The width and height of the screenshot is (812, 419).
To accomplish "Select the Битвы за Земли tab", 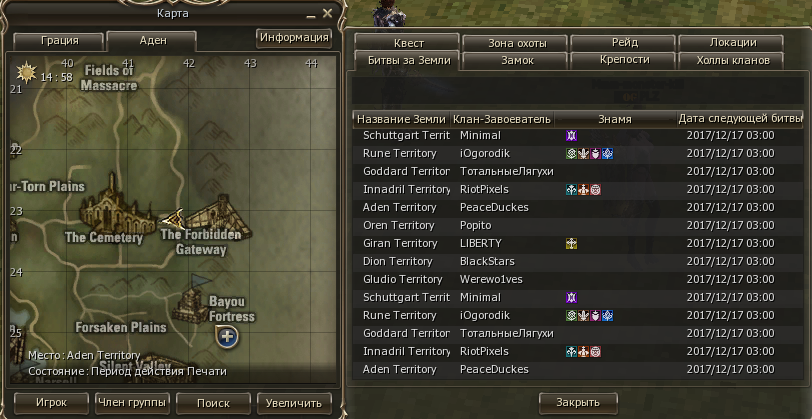I will pos(408,60).
